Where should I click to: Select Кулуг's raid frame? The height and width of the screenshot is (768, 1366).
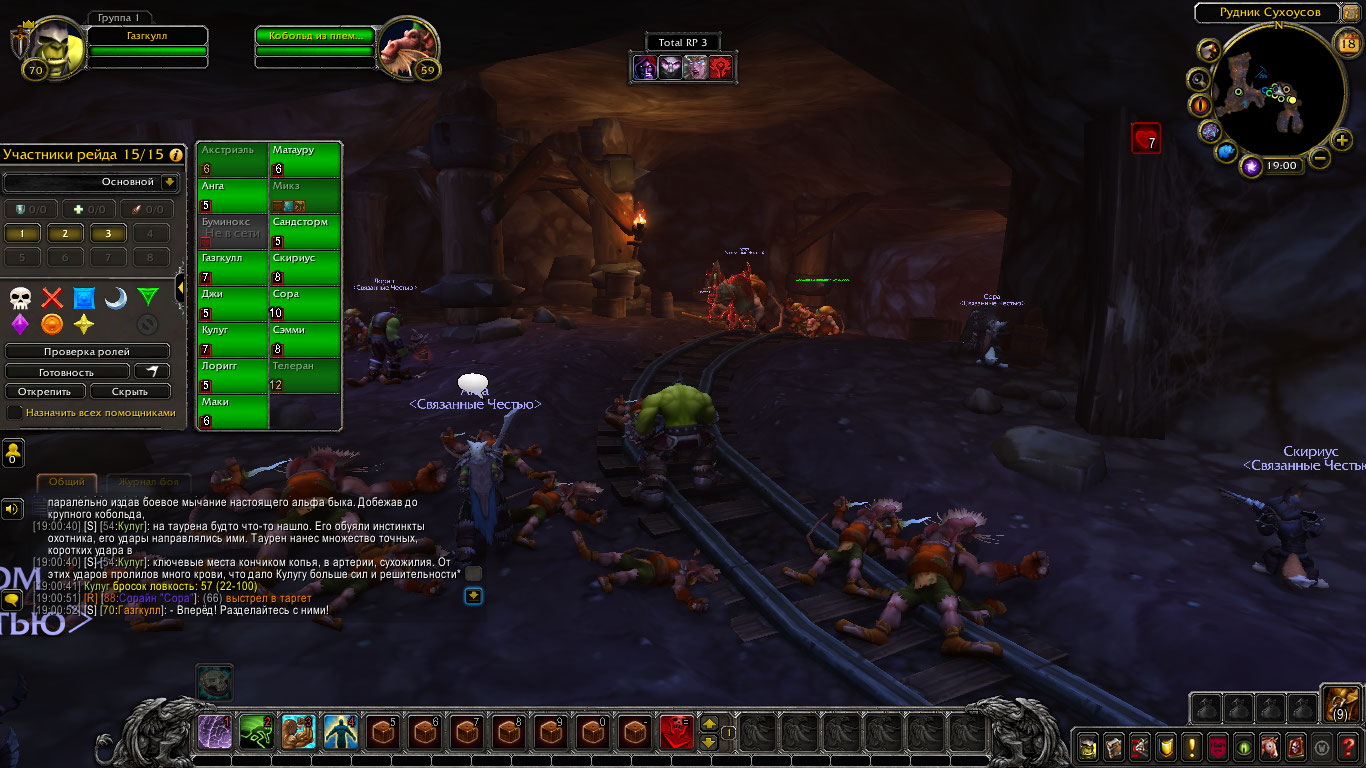coord(233,340)
